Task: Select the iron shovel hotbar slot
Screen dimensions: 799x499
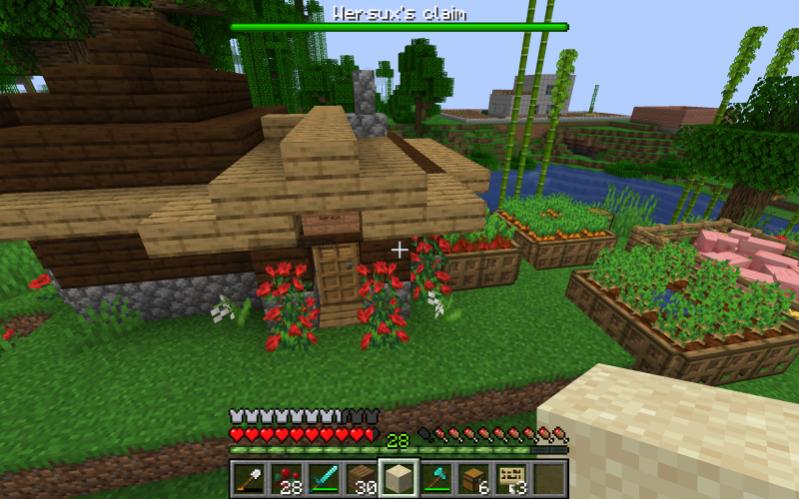Action: point(249,478)
